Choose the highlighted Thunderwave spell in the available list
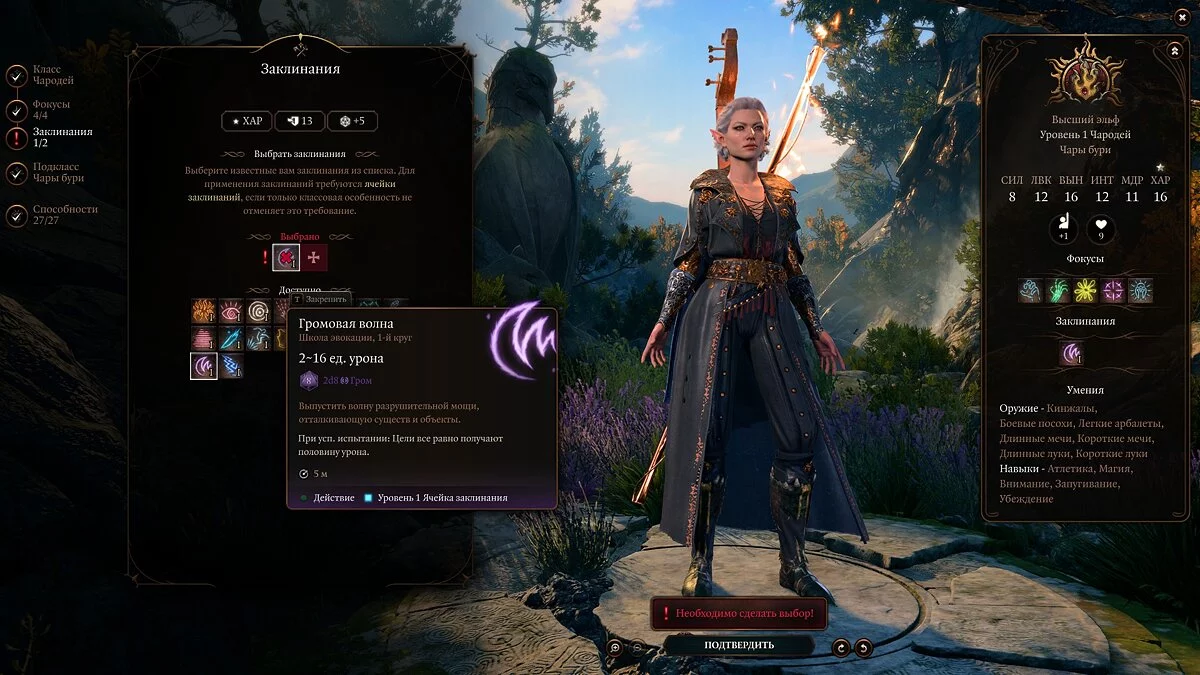1200x675 pixels. [204, 366]
